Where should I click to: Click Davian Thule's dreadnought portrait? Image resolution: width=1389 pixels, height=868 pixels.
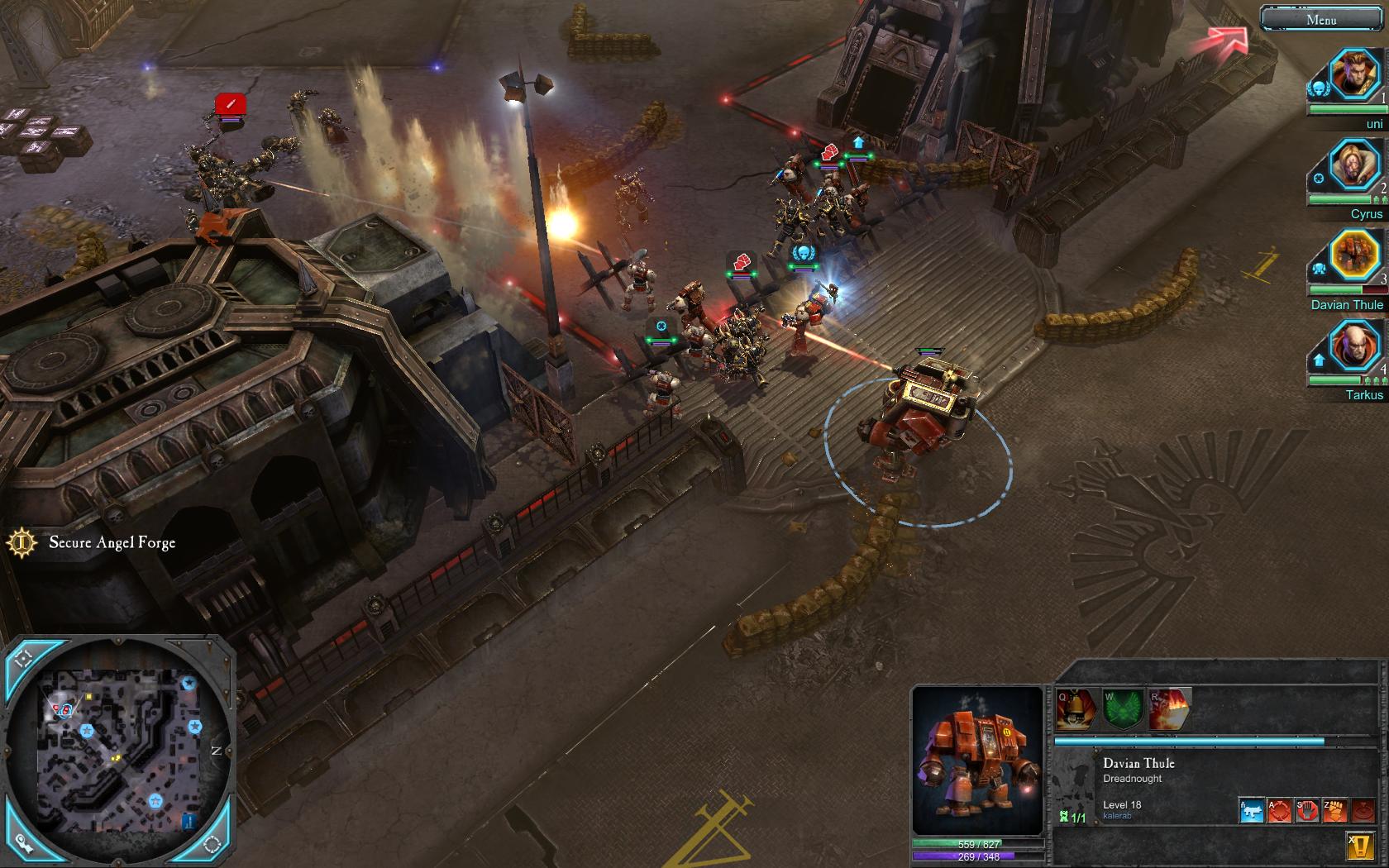[x=977, y=761]
